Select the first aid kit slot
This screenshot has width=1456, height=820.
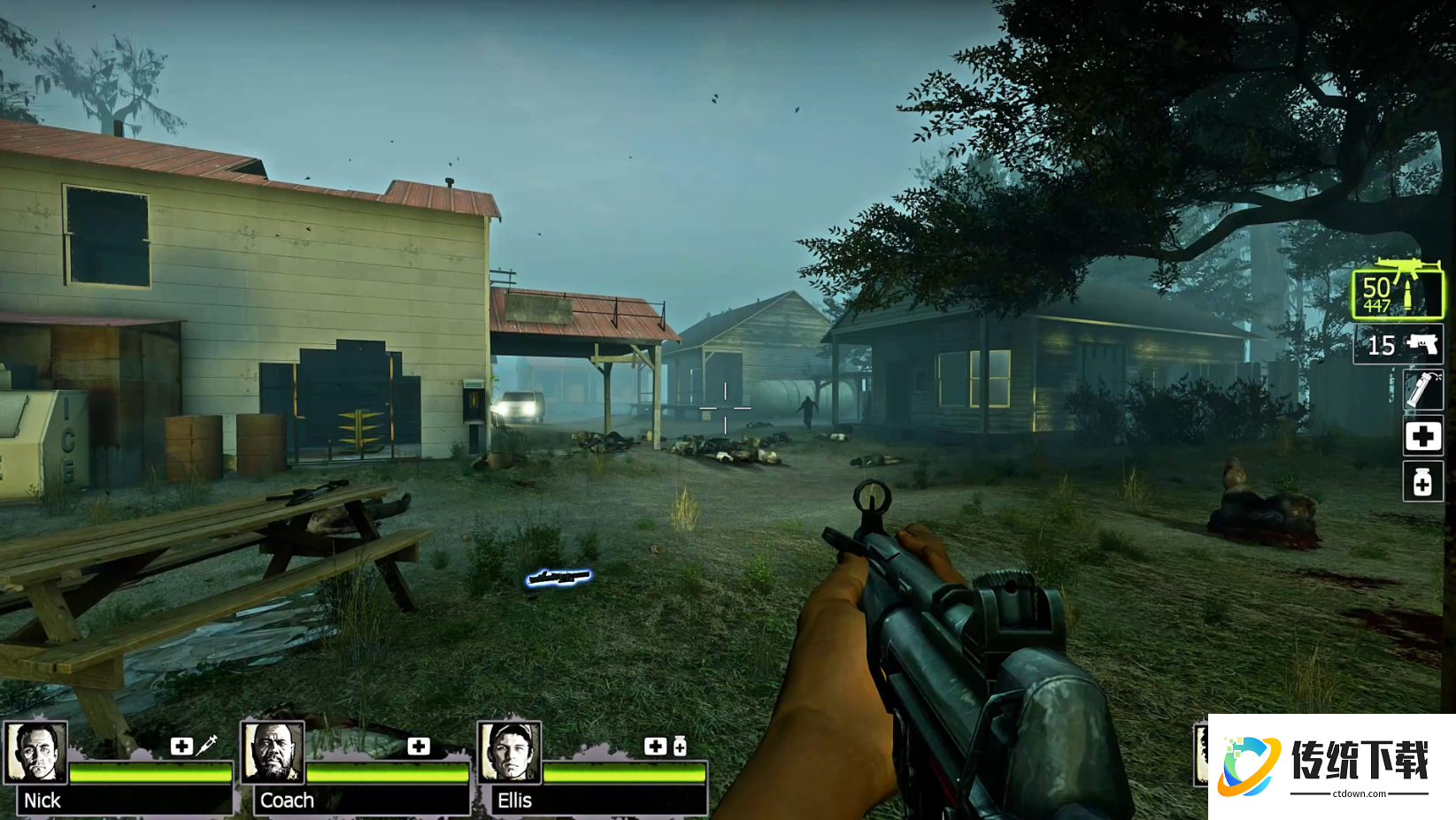(1422, 436)
